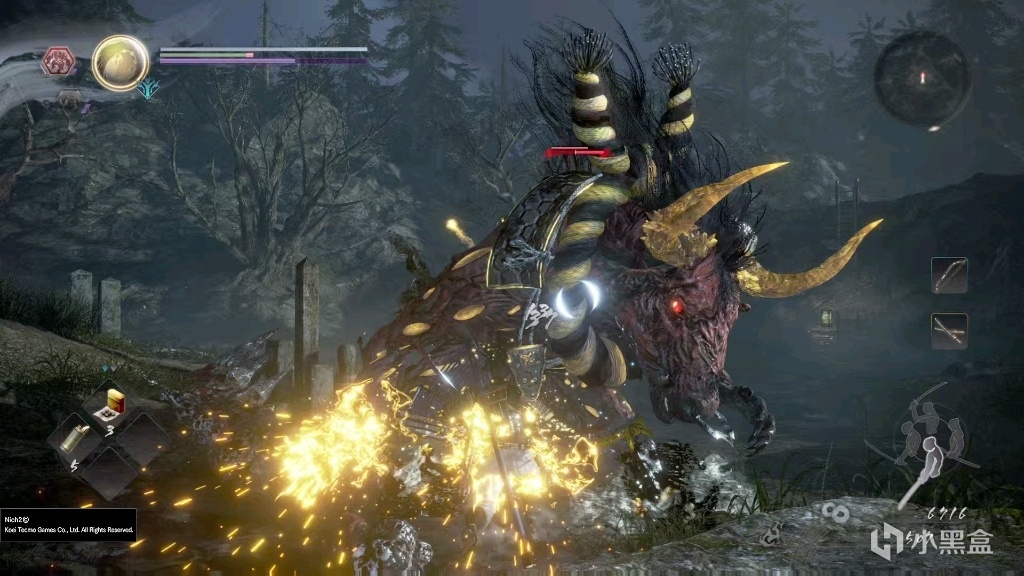This screenshot has height=576, width=1024.
Task: Open the circular compass minimap
Action: pyautogui.click(x=921, y=78)
